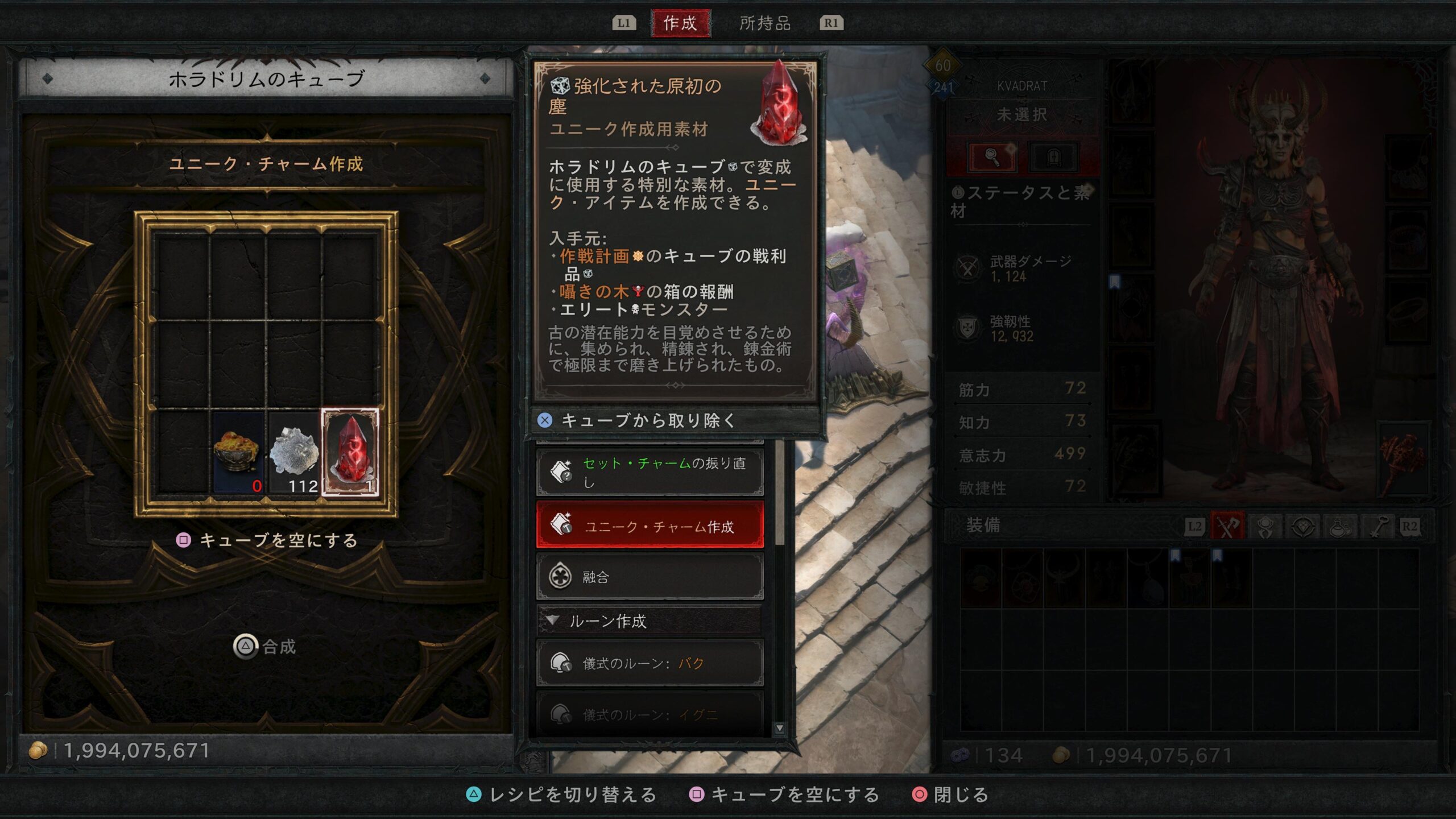Select the gold bowl cube slot
This screenshot has height=819, width=1456.
(x=238, y=452)
